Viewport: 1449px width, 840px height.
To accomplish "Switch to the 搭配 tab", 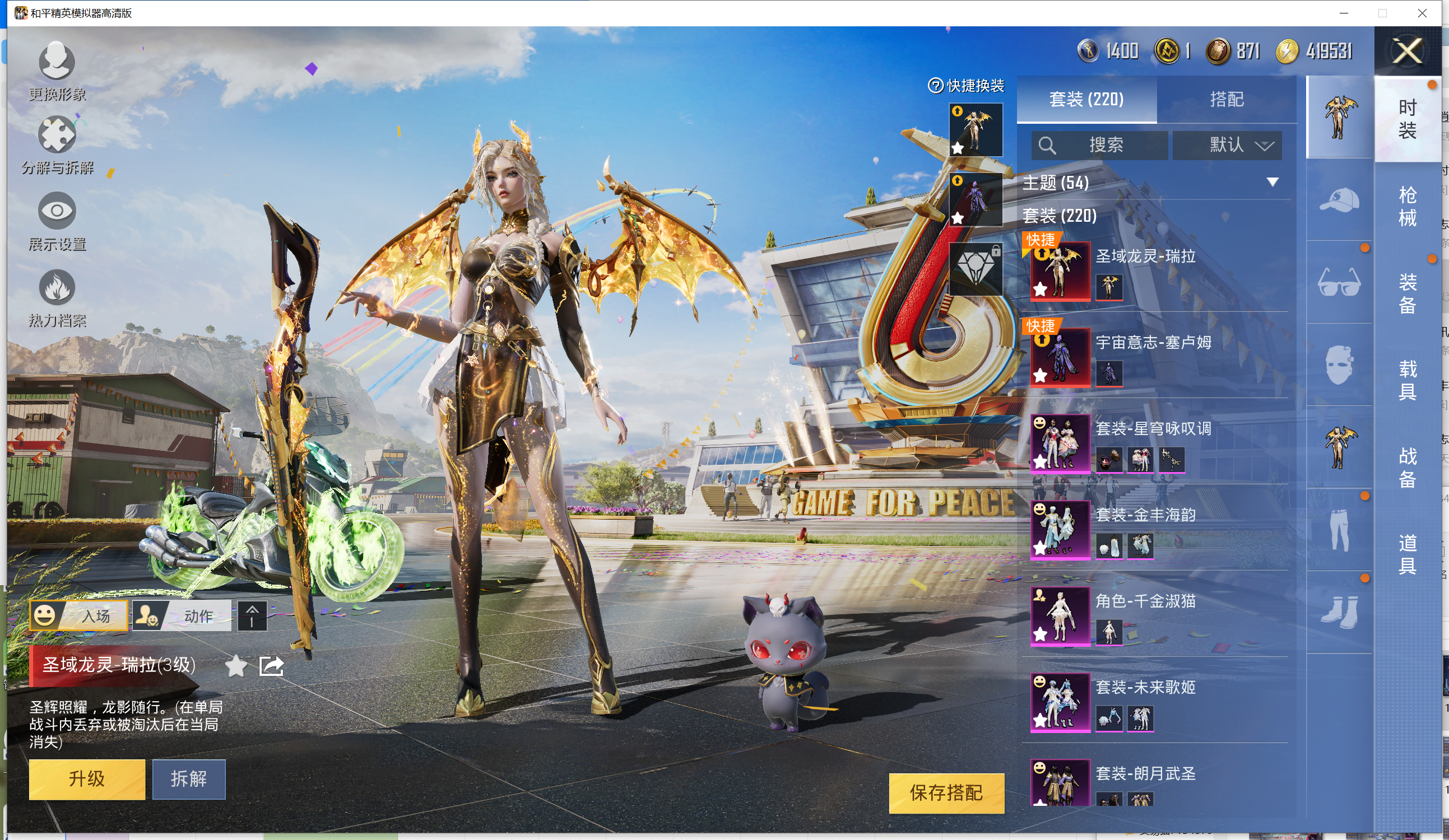I will [1226, 99].
